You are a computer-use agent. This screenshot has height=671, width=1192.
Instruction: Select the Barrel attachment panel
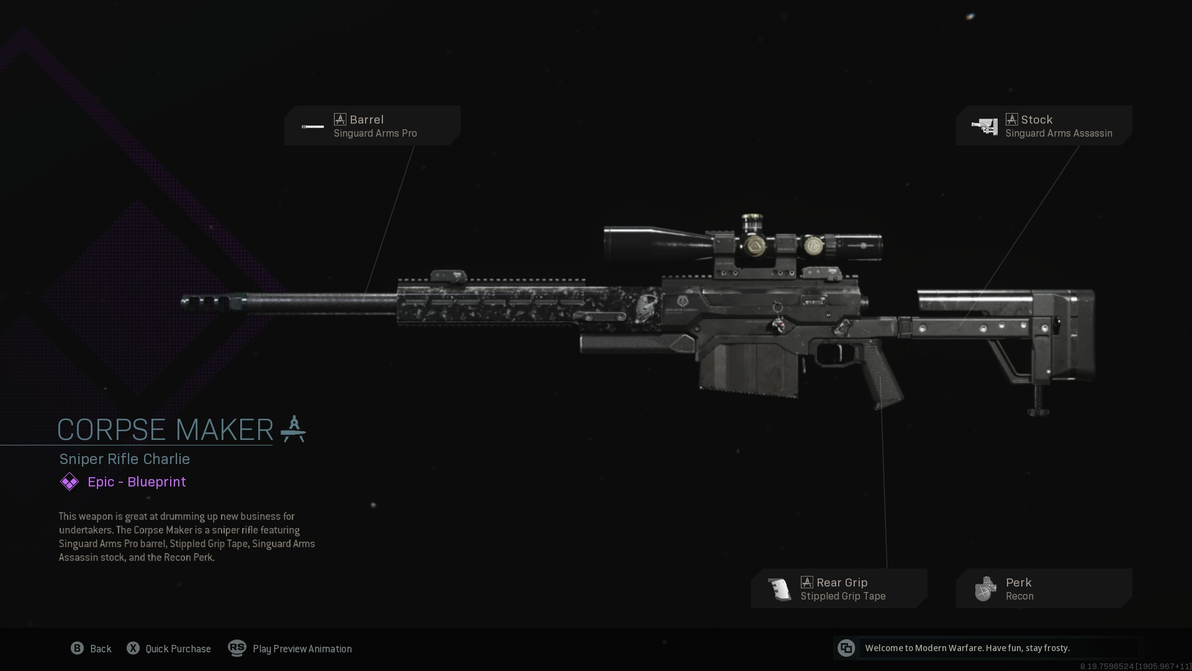click(372, 126)
